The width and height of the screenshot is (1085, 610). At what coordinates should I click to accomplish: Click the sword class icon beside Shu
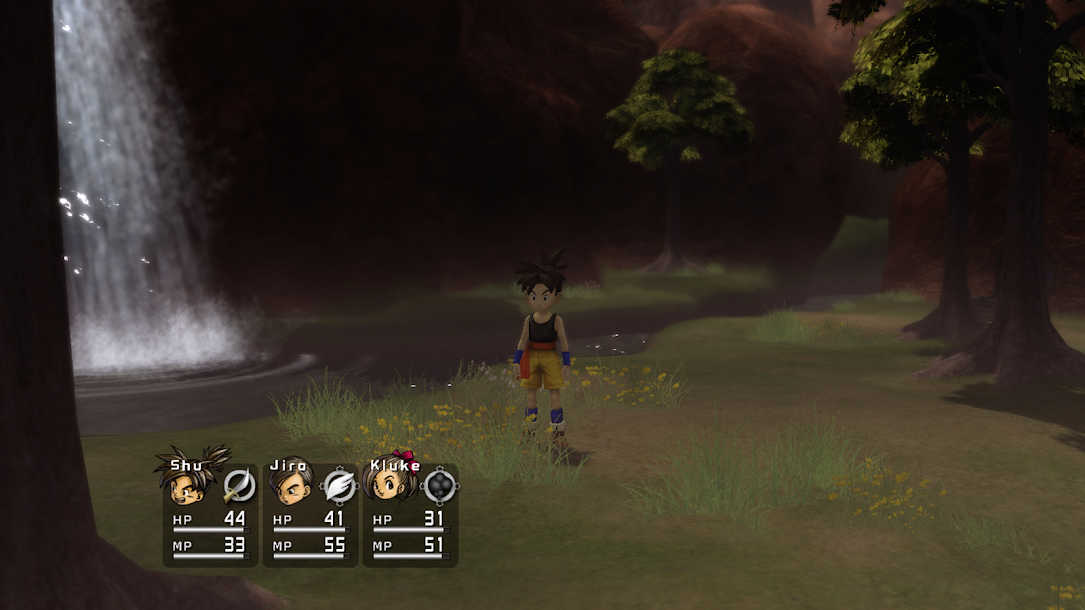point(239,486)
